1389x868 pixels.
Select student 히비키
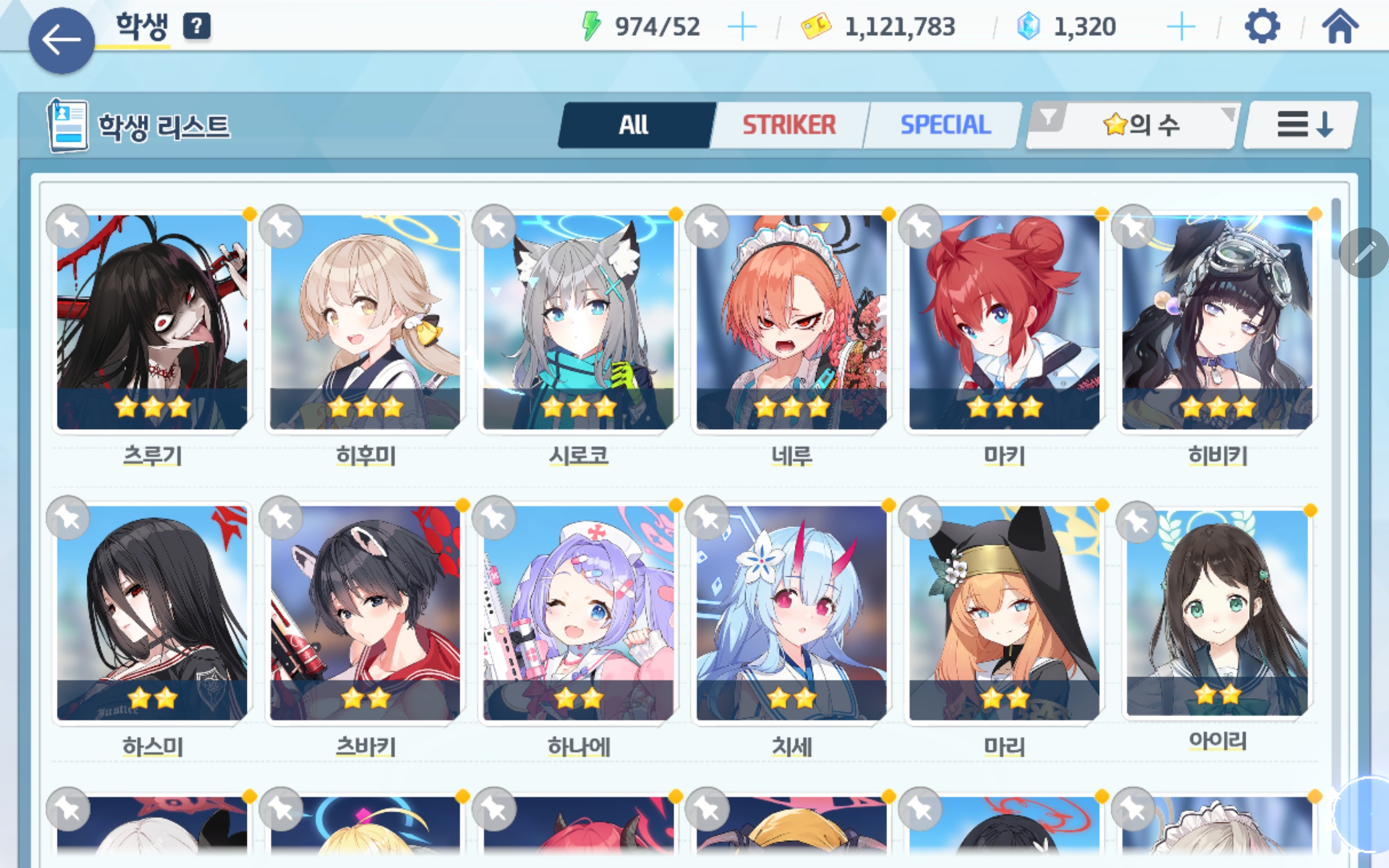1217,322
